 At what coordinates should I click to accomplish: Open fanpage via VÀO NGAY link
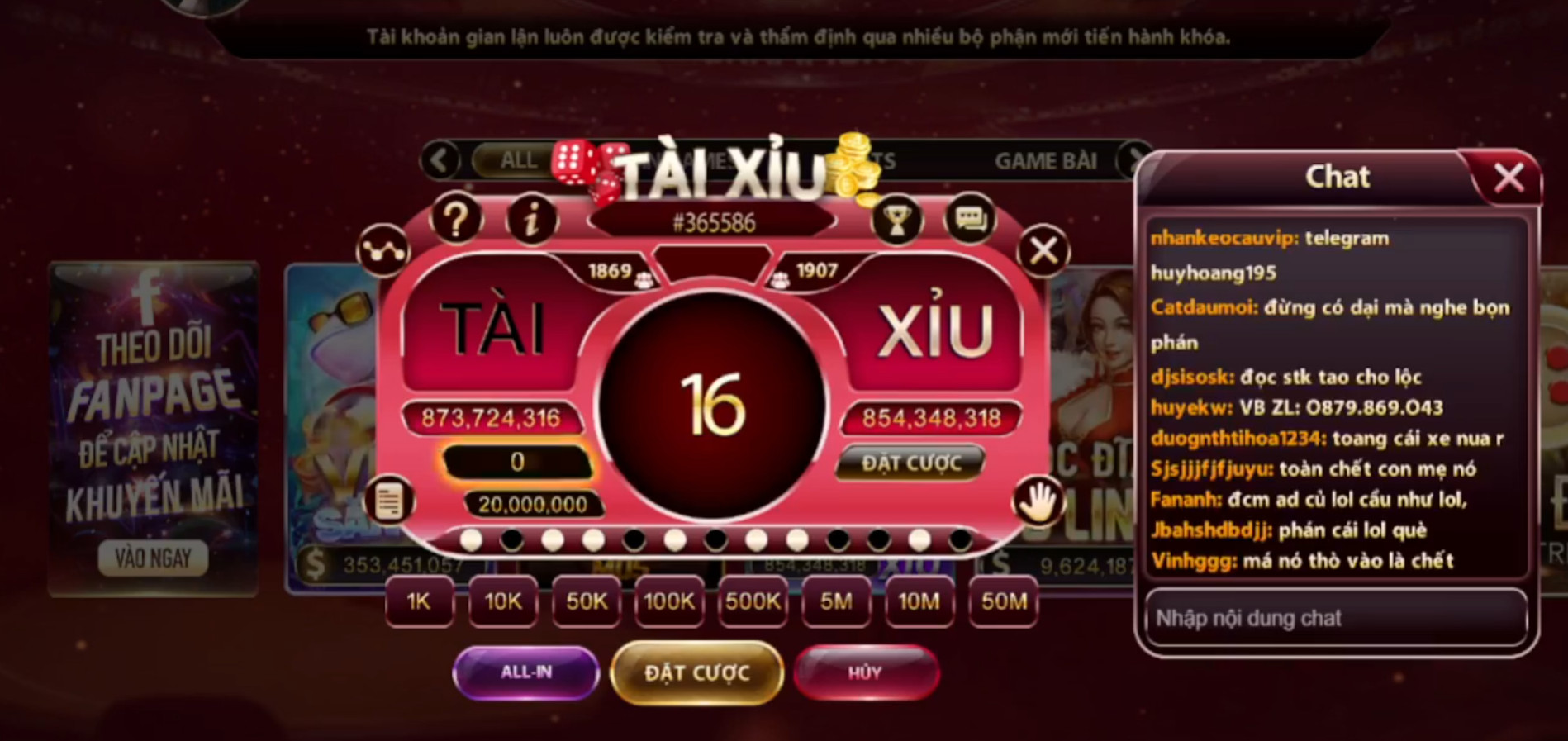[152, 558]
